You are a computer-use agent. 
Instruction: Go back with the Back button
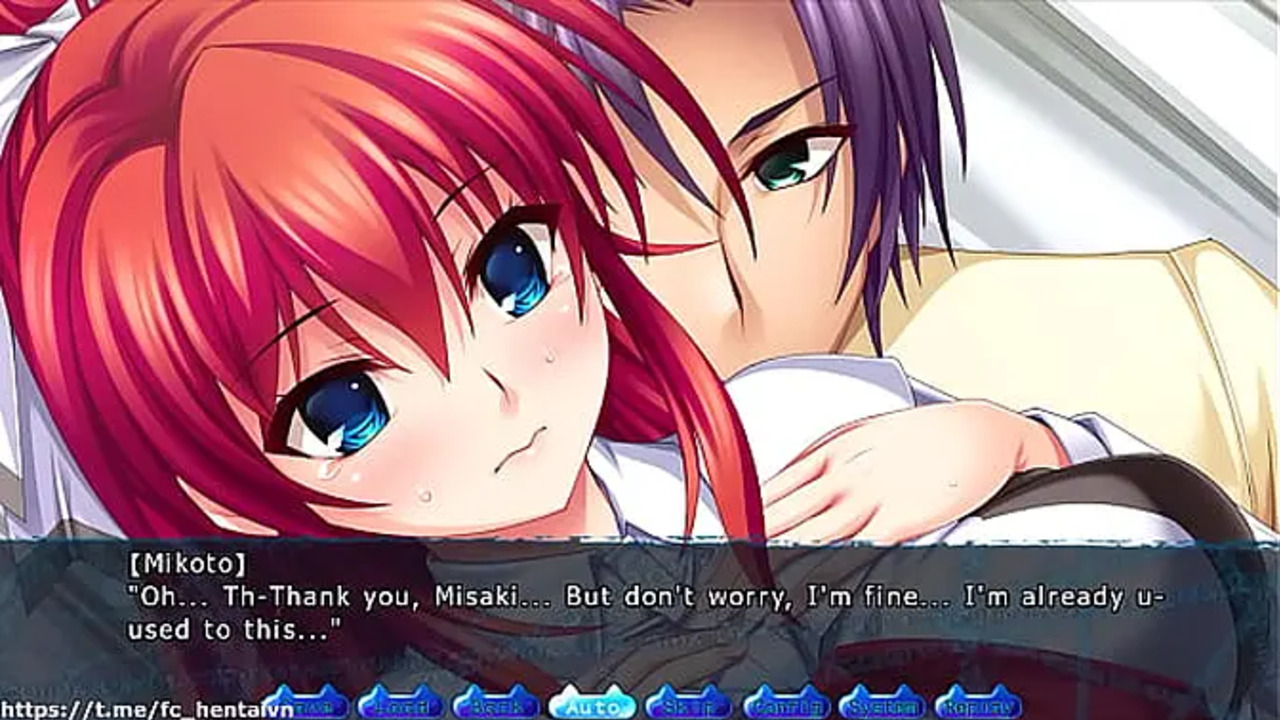coord(495,704)
